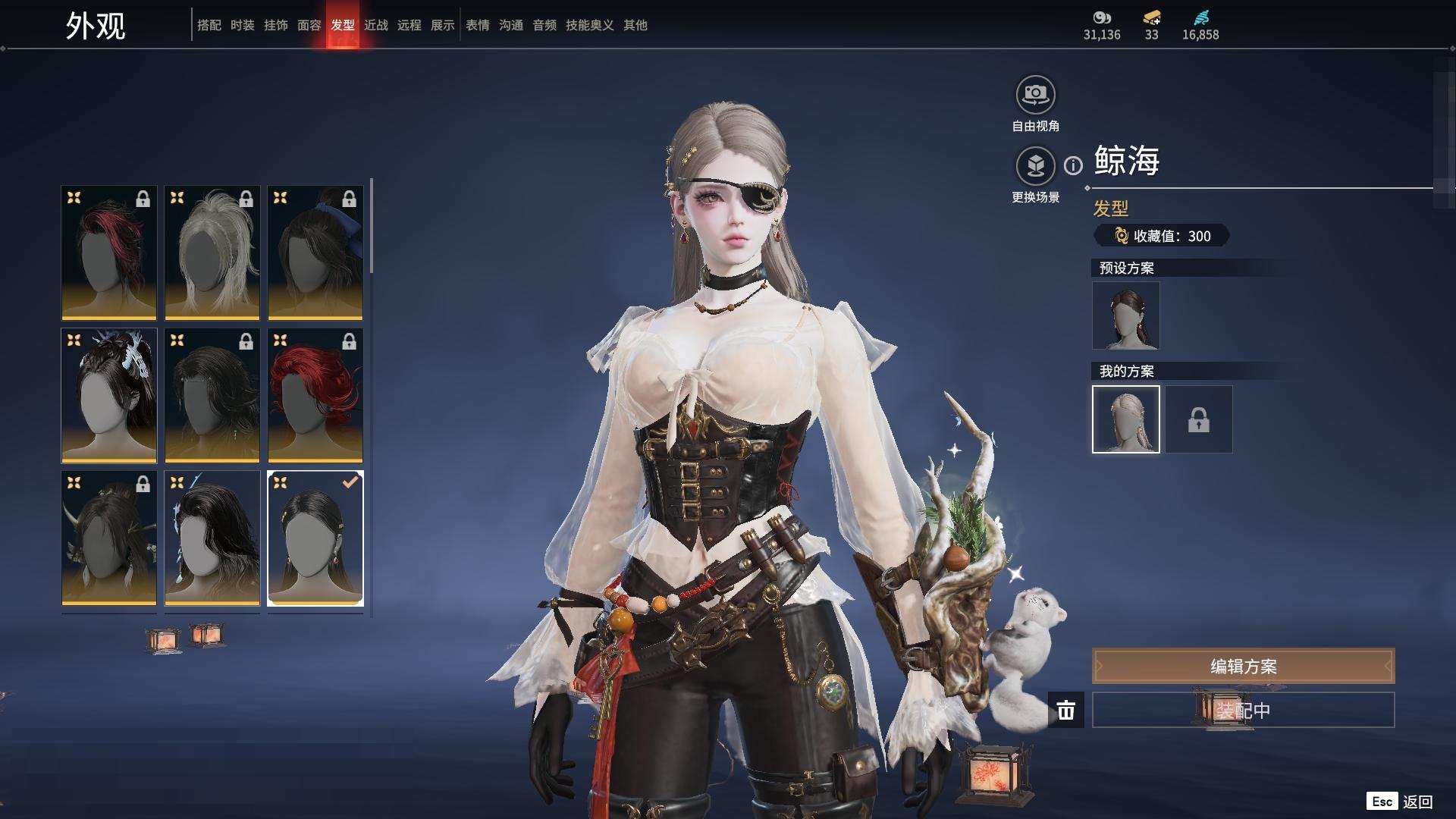Activate the 自由视角 camera button
This screenshot has height=819, width=1456.
click(x=1035, y=96)
